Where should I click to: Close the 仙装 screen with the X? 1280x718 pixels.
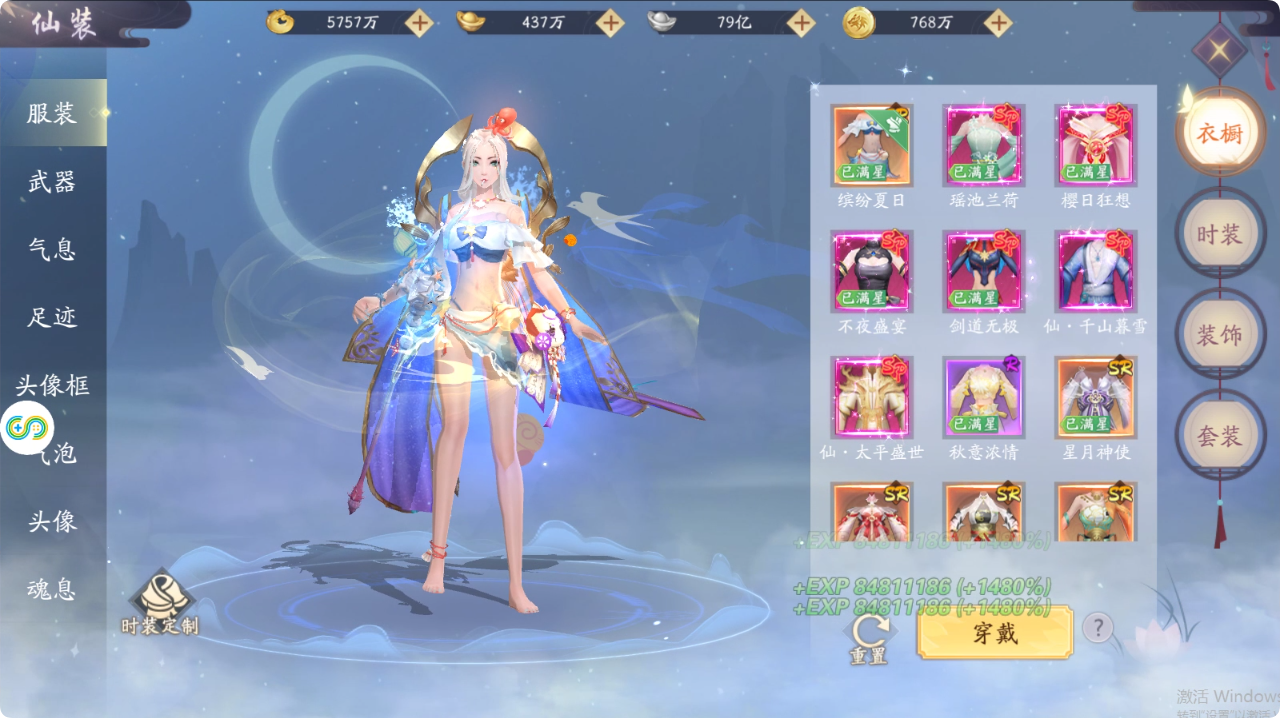point(1219,51)
